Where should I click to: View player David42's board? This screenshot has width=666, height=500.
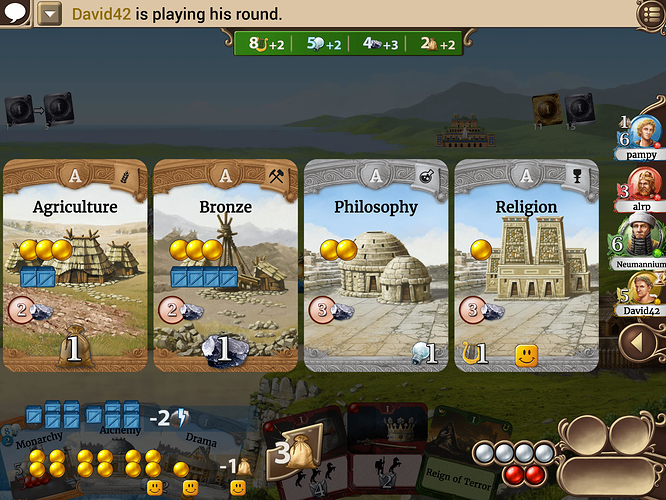tap(640, 295)
